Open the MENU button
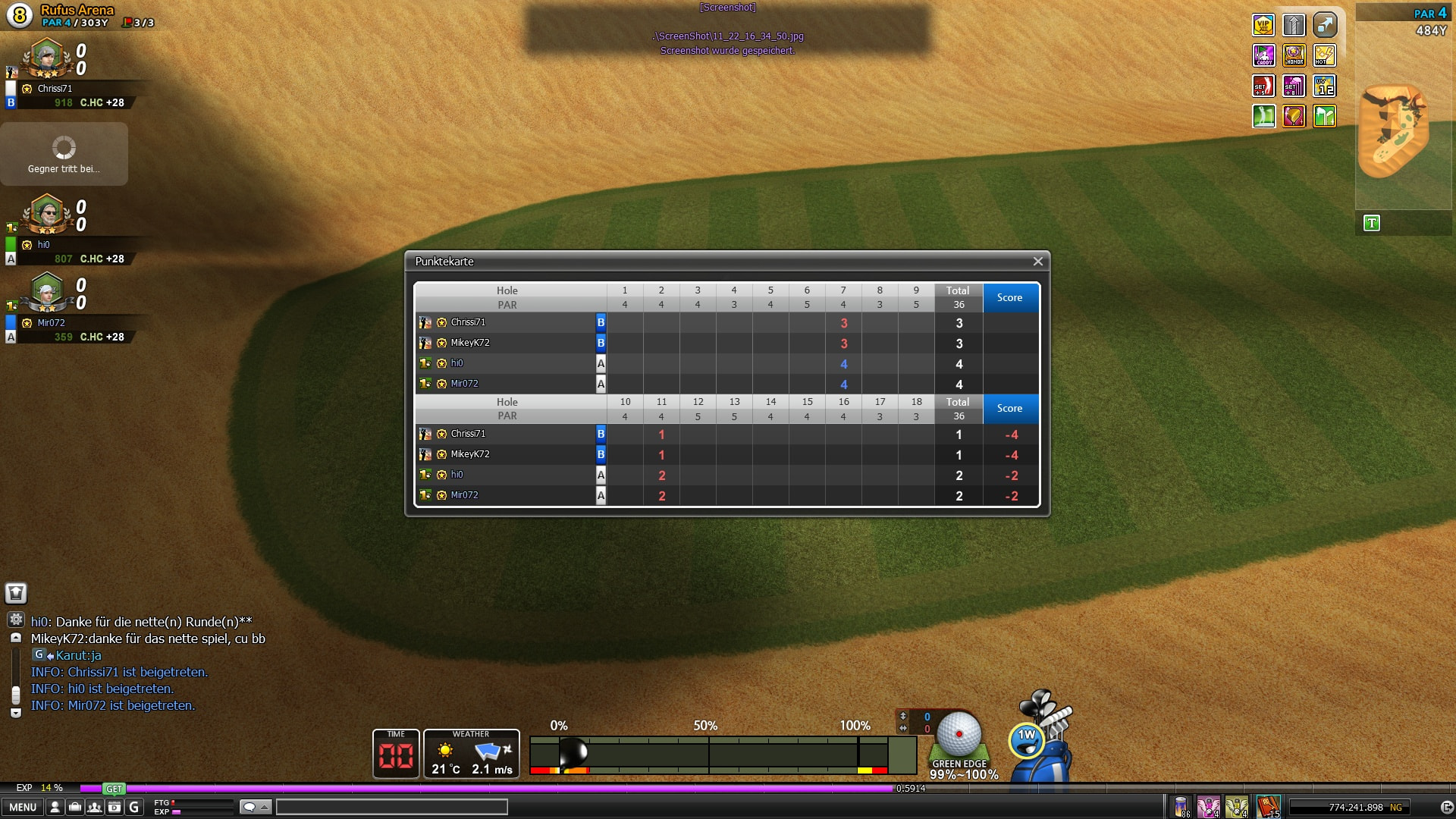Image resolution: width=1456 pixels, height=819 pixels. point(22,808)
